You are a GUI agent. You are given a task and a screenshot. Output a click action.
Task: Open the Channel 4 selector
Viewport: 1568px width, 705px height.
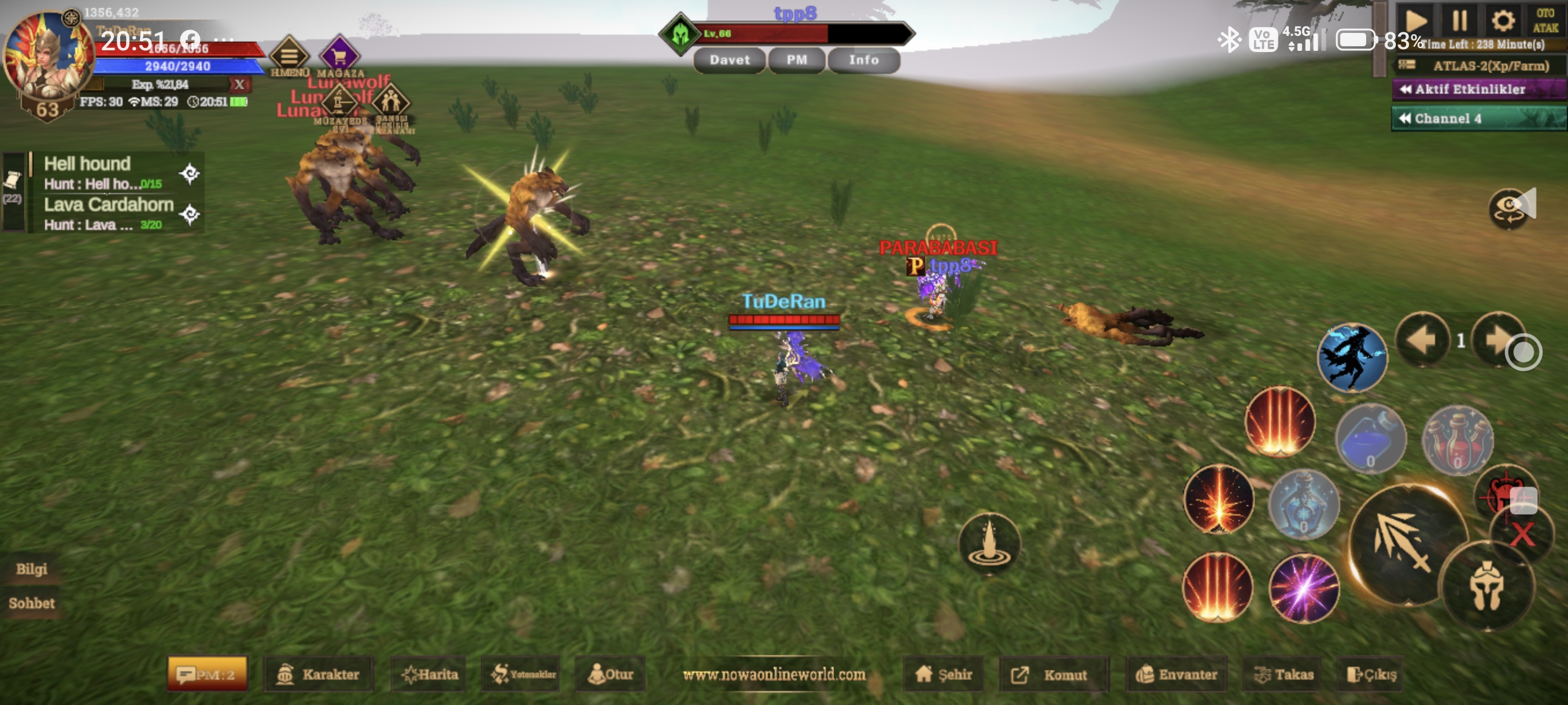tap(1477, 118)
